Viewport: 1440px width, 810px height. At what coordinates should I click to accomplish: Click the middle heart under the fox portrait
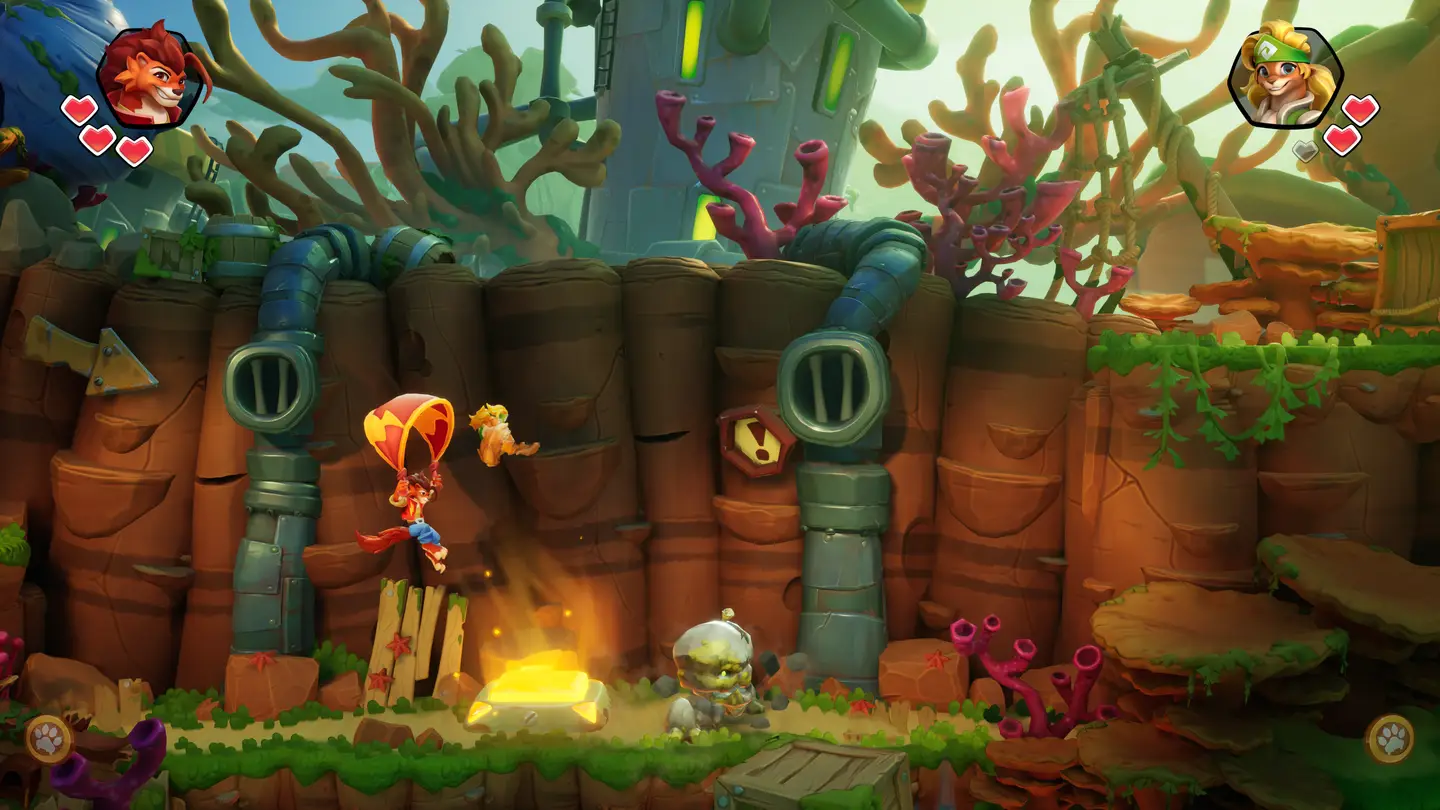tap(98, 140)
